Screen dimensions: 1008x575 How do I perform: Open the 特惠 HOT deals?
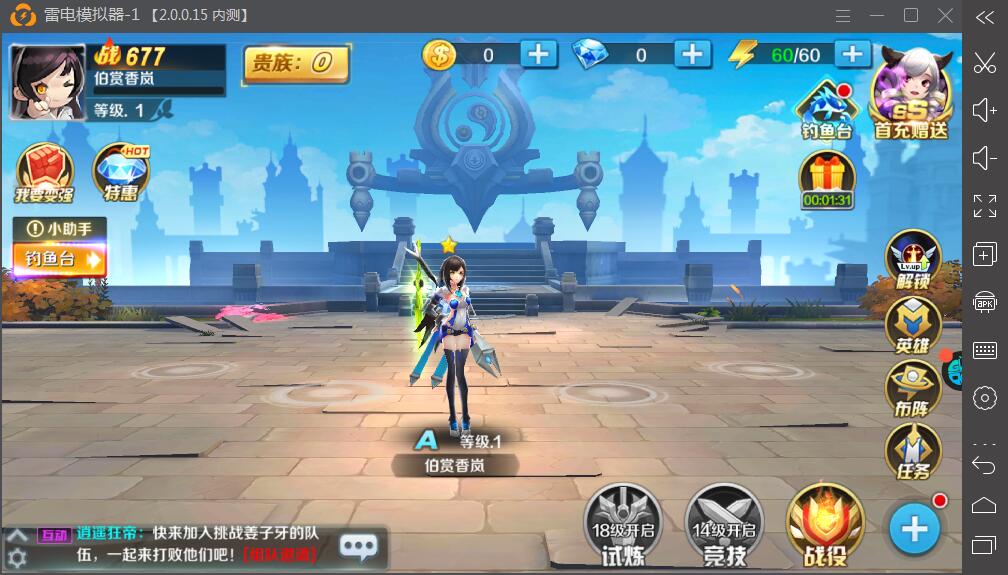pos(121,172)
